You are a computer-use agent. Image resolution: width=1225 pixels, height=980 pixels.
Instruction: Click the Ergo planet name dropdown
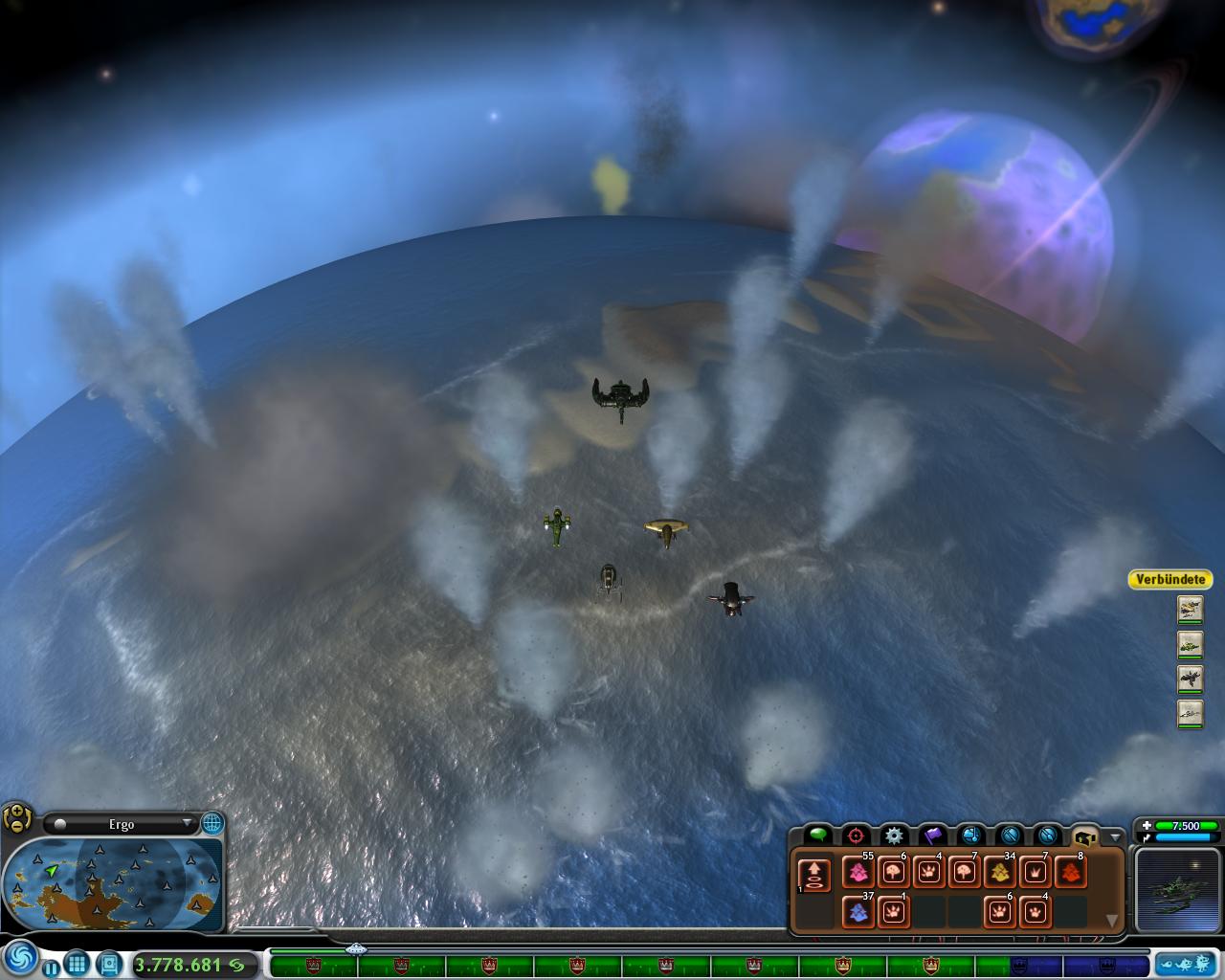point(122,824)
